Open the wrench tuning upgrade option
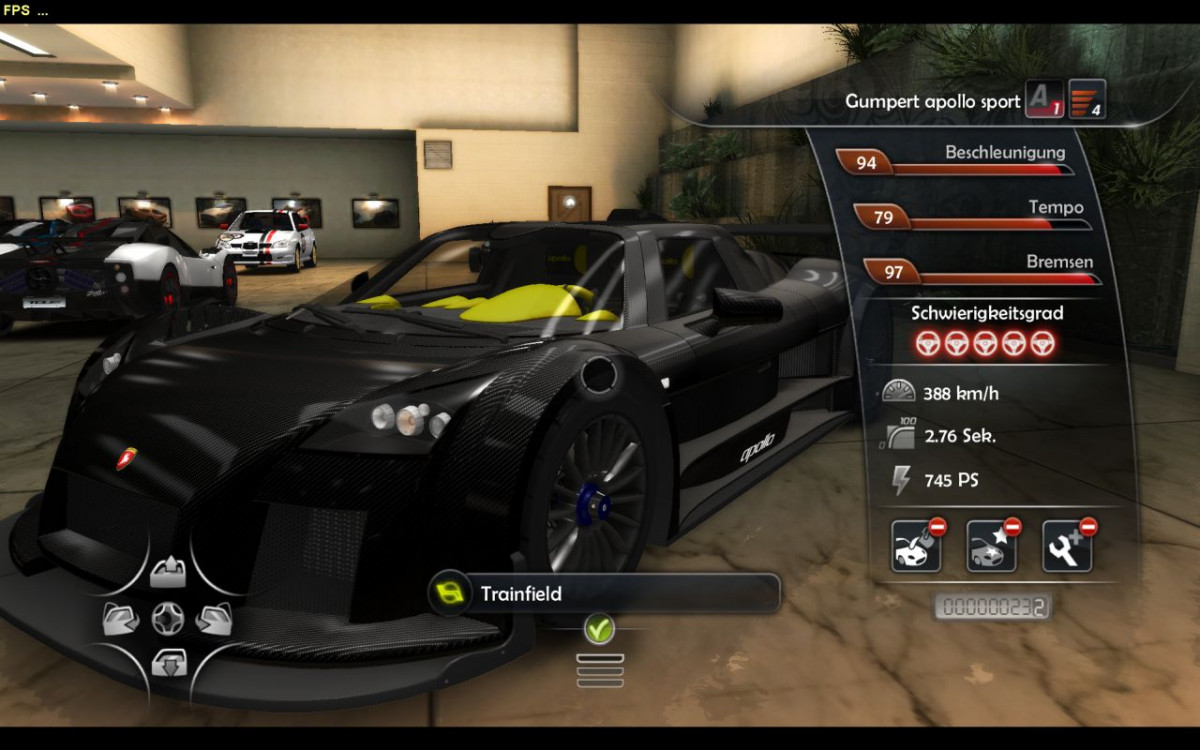The width and height of the screenshot is (1200, 750). pyautogui.click(x=1066, y=546)
